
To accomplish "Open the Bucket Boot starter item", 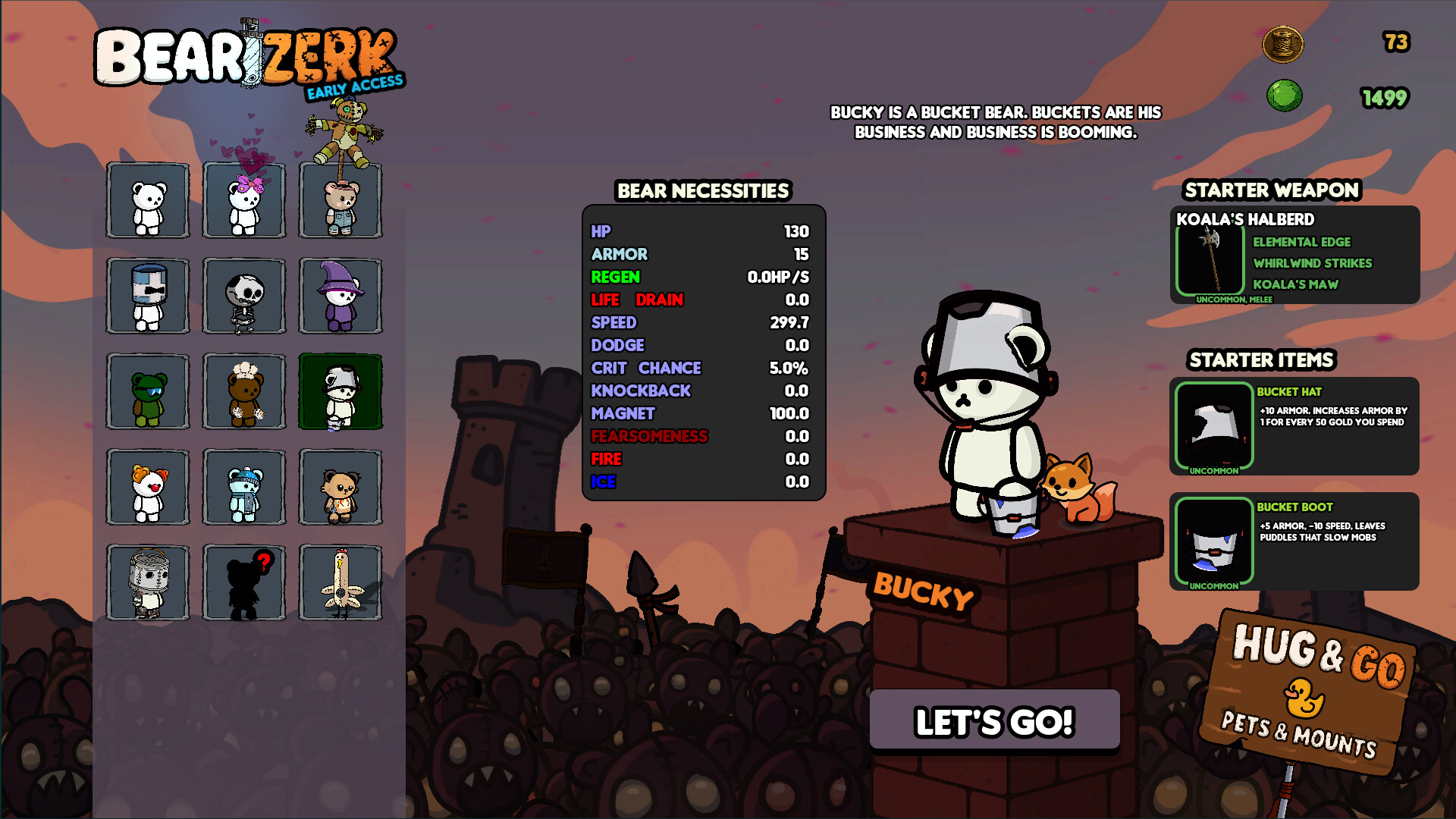I will (x=1213, y=541).
